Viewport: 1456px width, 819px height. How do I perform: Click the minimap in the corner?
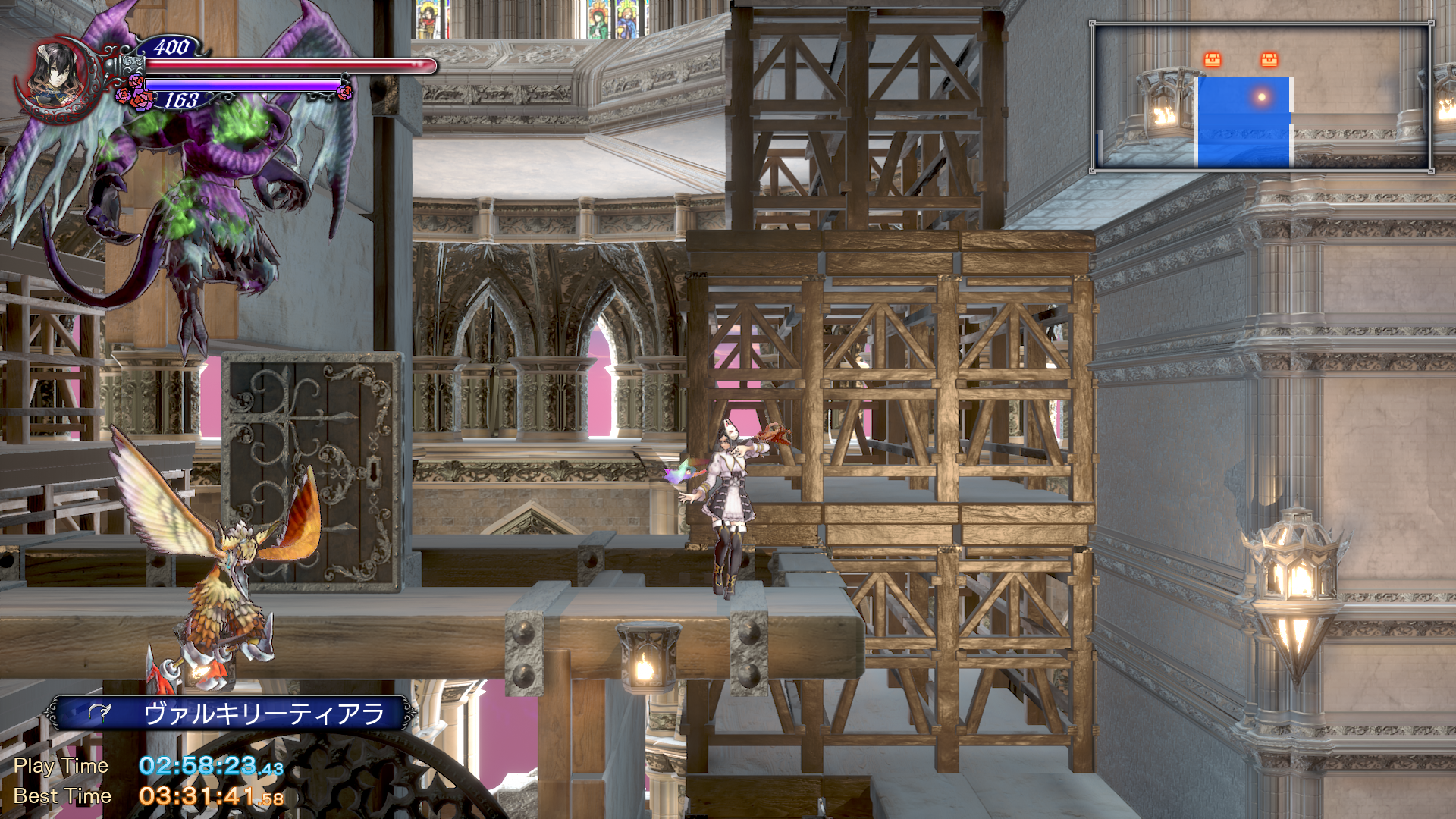(1262, 97)
